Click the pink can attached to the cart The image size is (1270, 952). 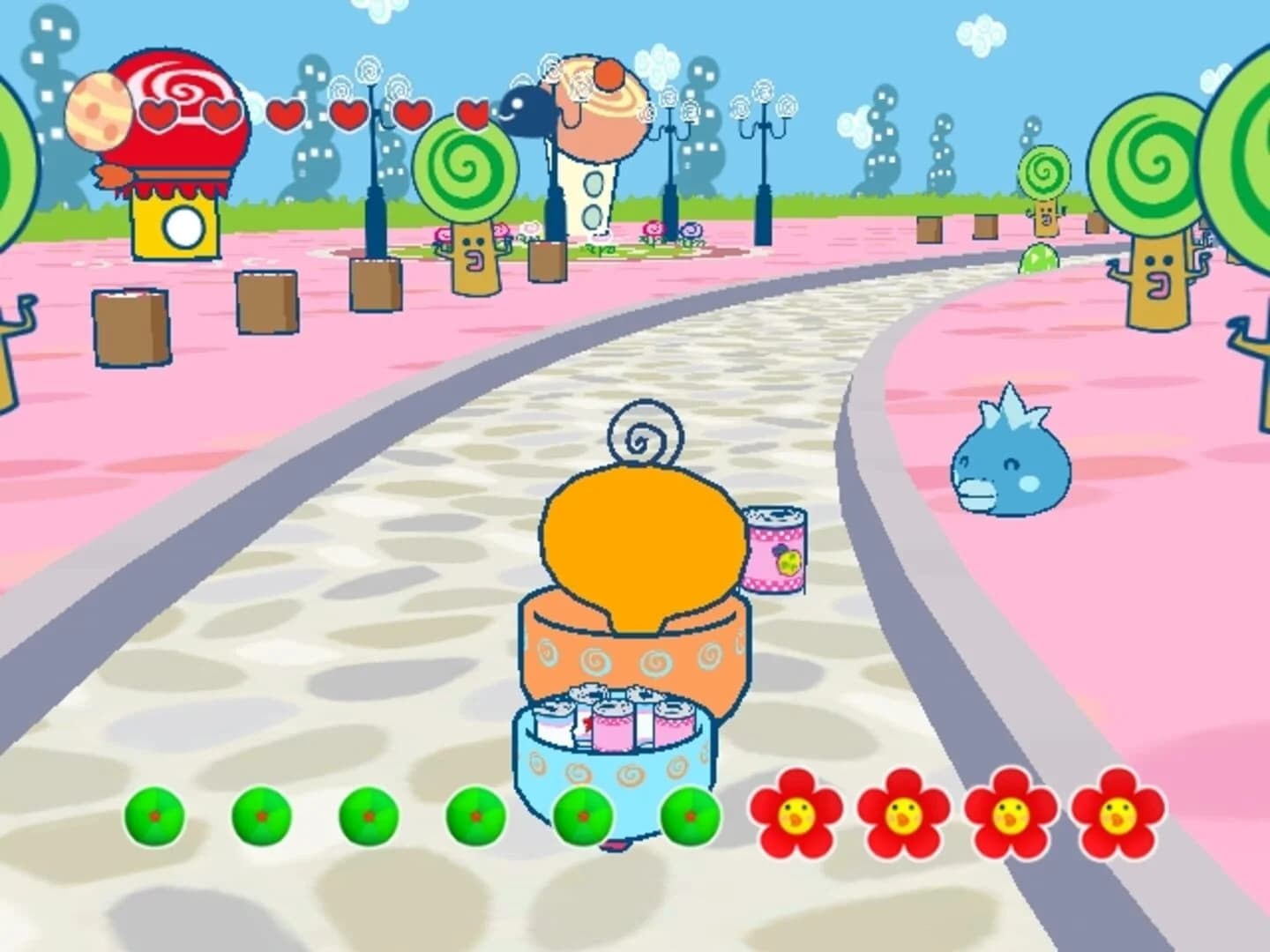point(776,551)
